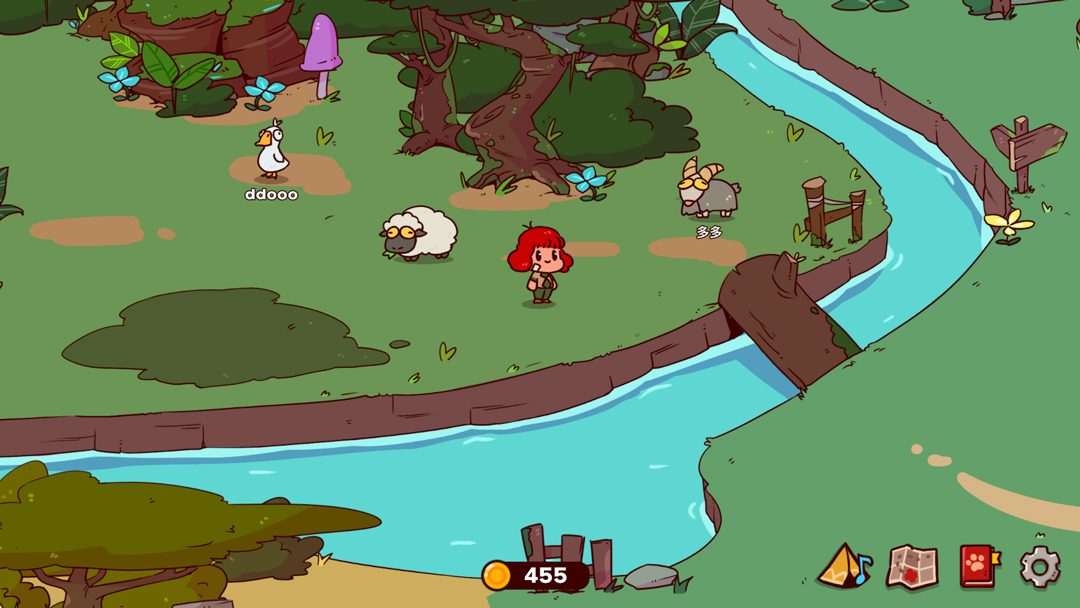Open the folded map icon
This screenshot has height=608, width=1080.
click(911, 567)
